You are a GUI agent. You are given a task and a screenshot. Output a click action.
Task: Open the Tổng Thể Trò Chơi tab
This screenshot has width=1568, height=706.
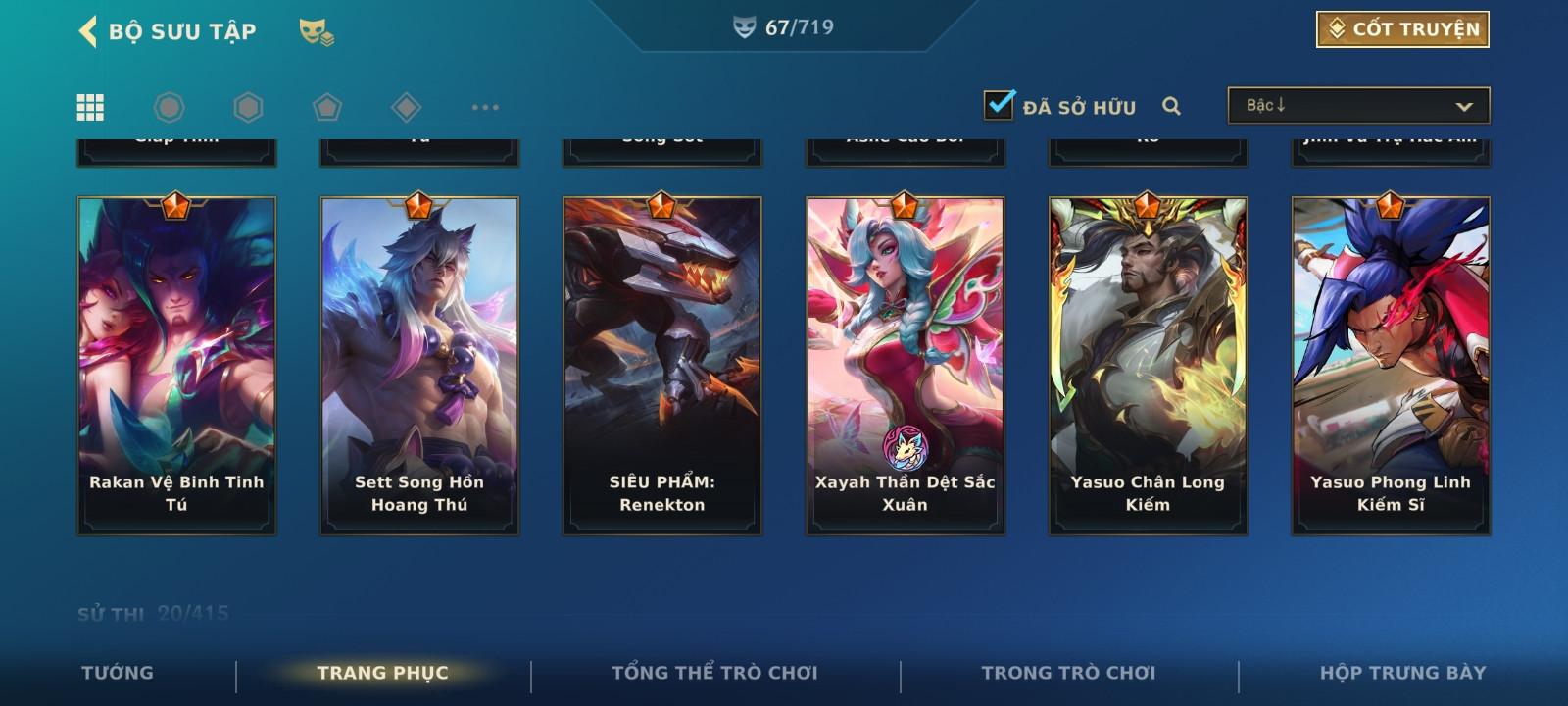click(x=714, y=673)
